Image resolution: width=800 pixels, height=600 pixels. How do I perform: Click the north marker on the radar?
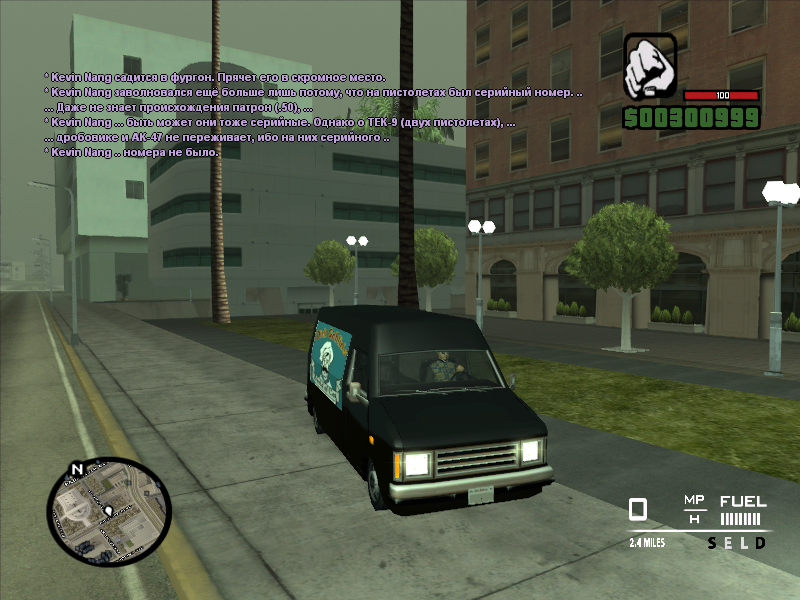[77, 468]
